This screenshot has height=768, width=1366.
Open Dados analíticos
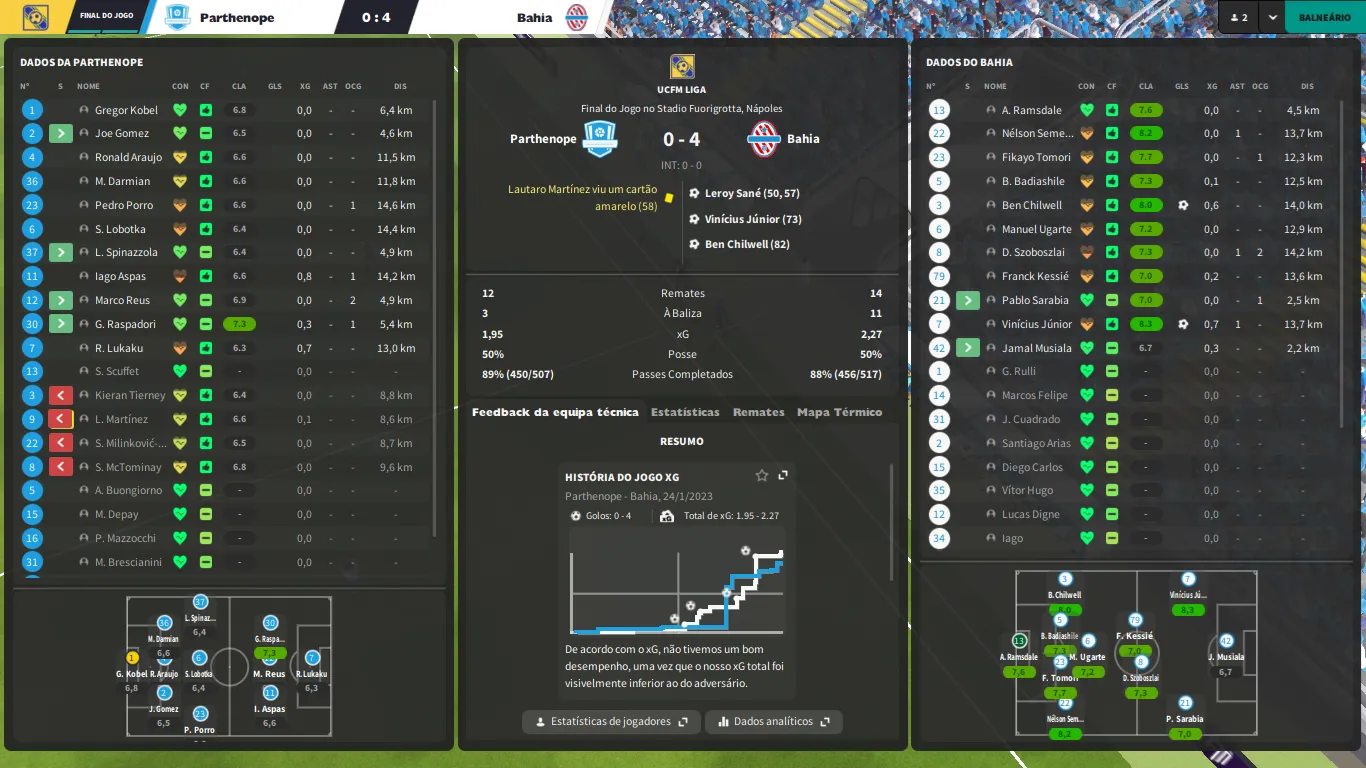point(773,721)
